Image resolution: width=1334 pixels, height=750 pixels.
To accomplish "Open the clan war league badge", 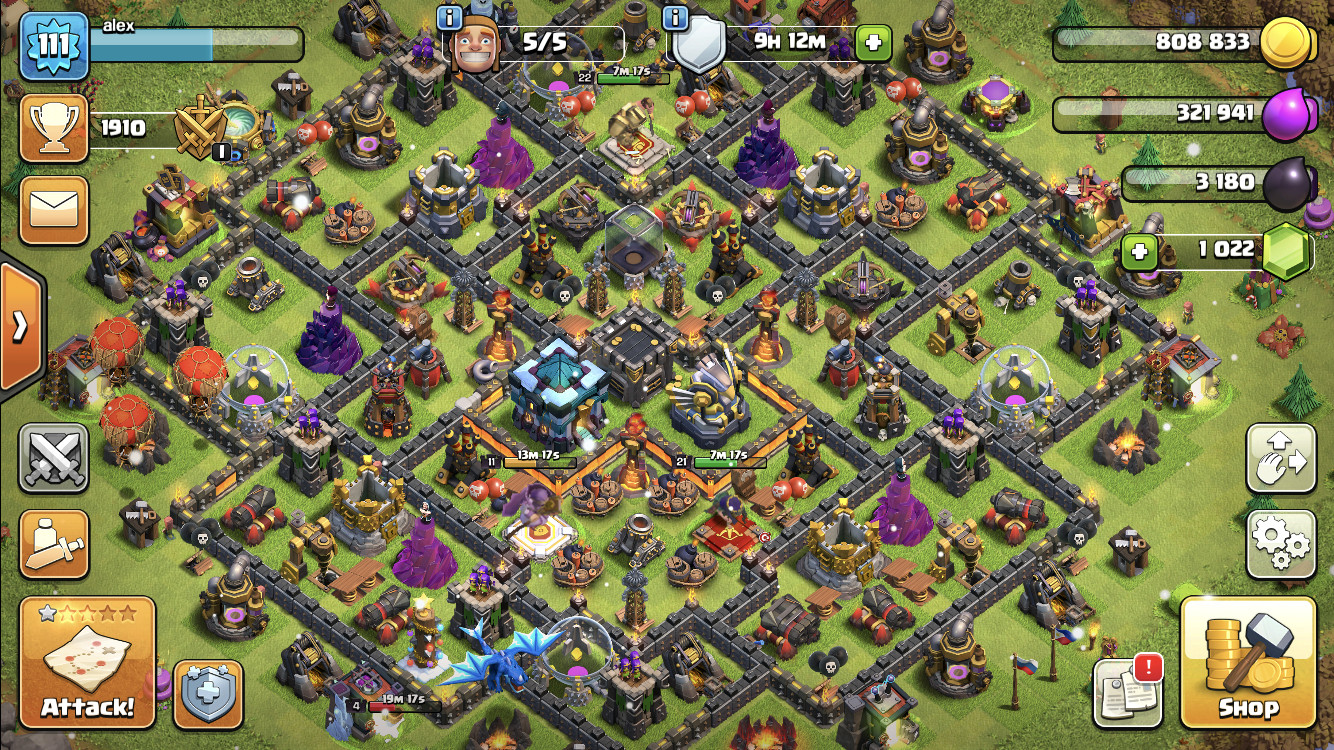I will [204, 129].
